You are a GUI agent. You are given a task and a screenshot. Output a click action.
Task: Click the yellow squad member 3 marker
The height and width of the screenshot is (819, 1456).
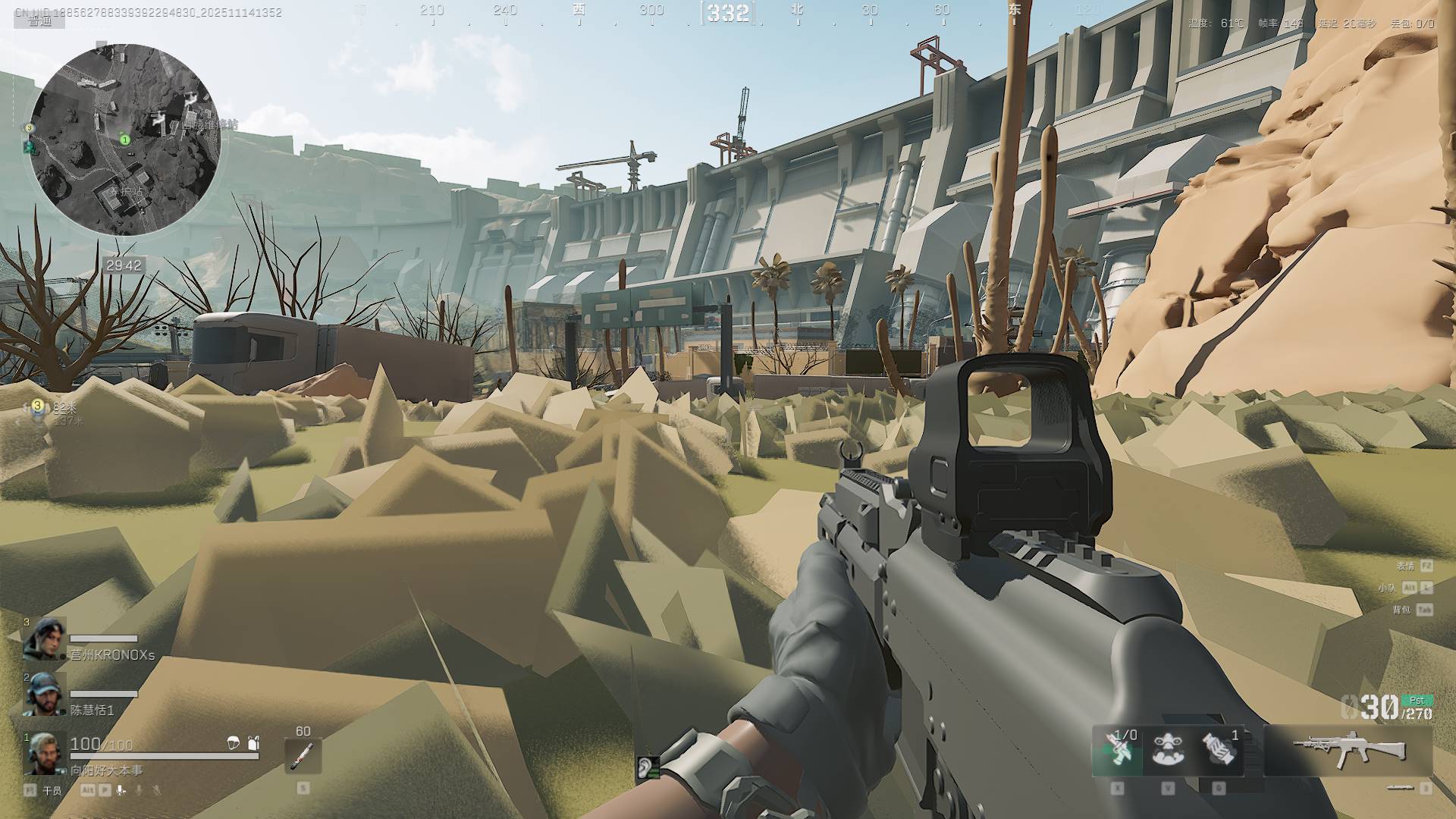pyautogui.click(x=37, y=406)
